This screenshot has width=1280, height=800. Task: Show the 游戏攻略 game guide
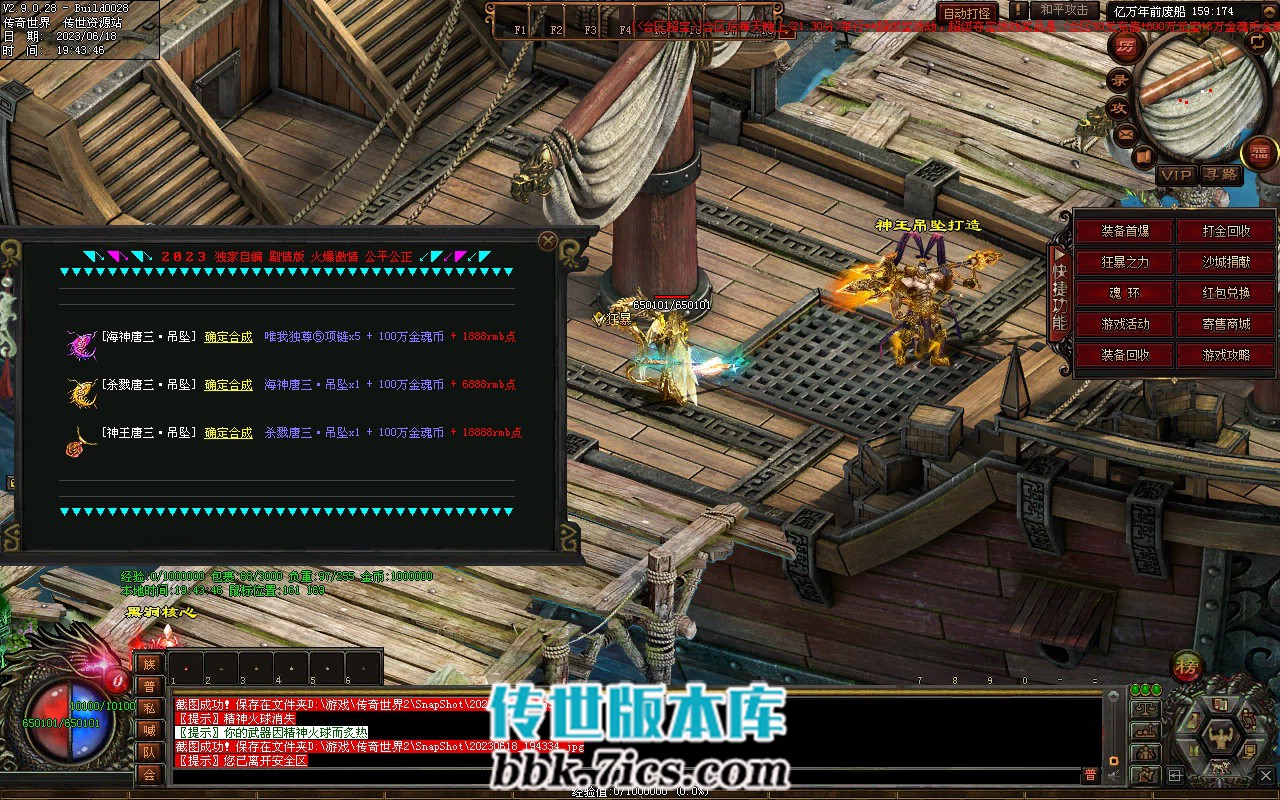coord(1226,355)
